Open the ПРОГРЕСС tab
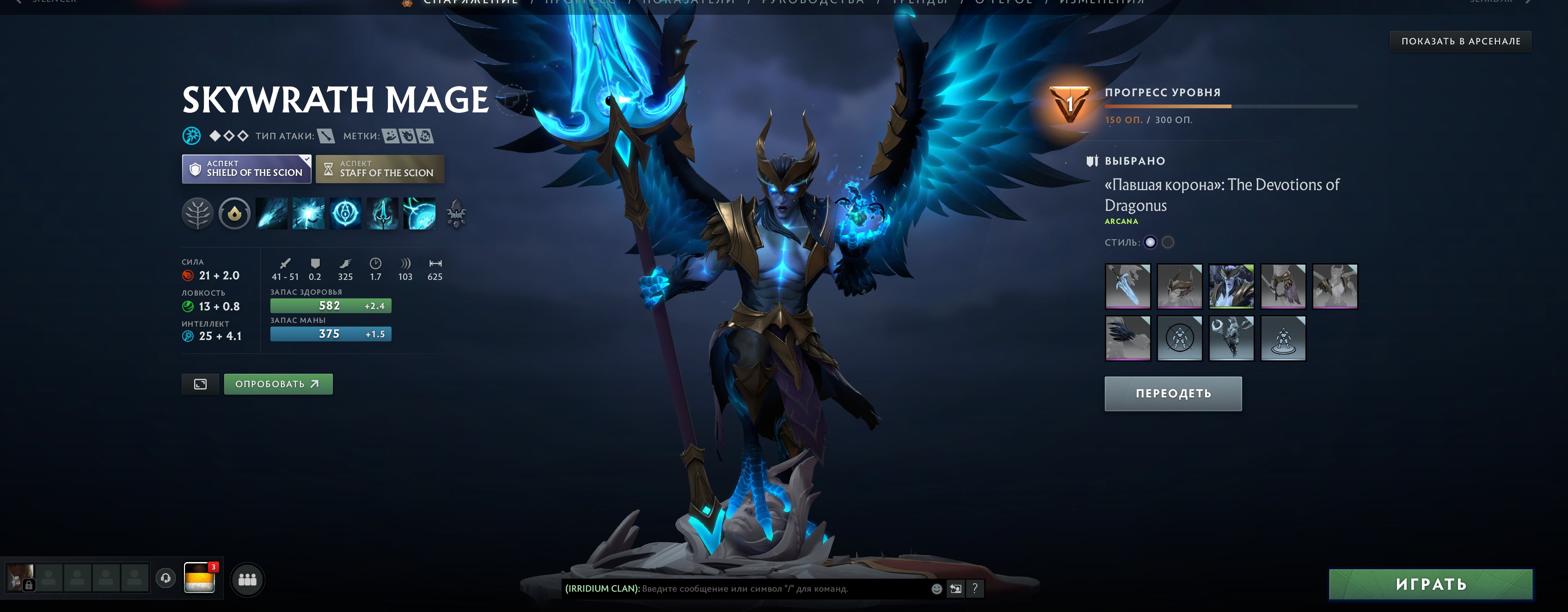This screenshot has height=612, width=1568. (578, 2)
